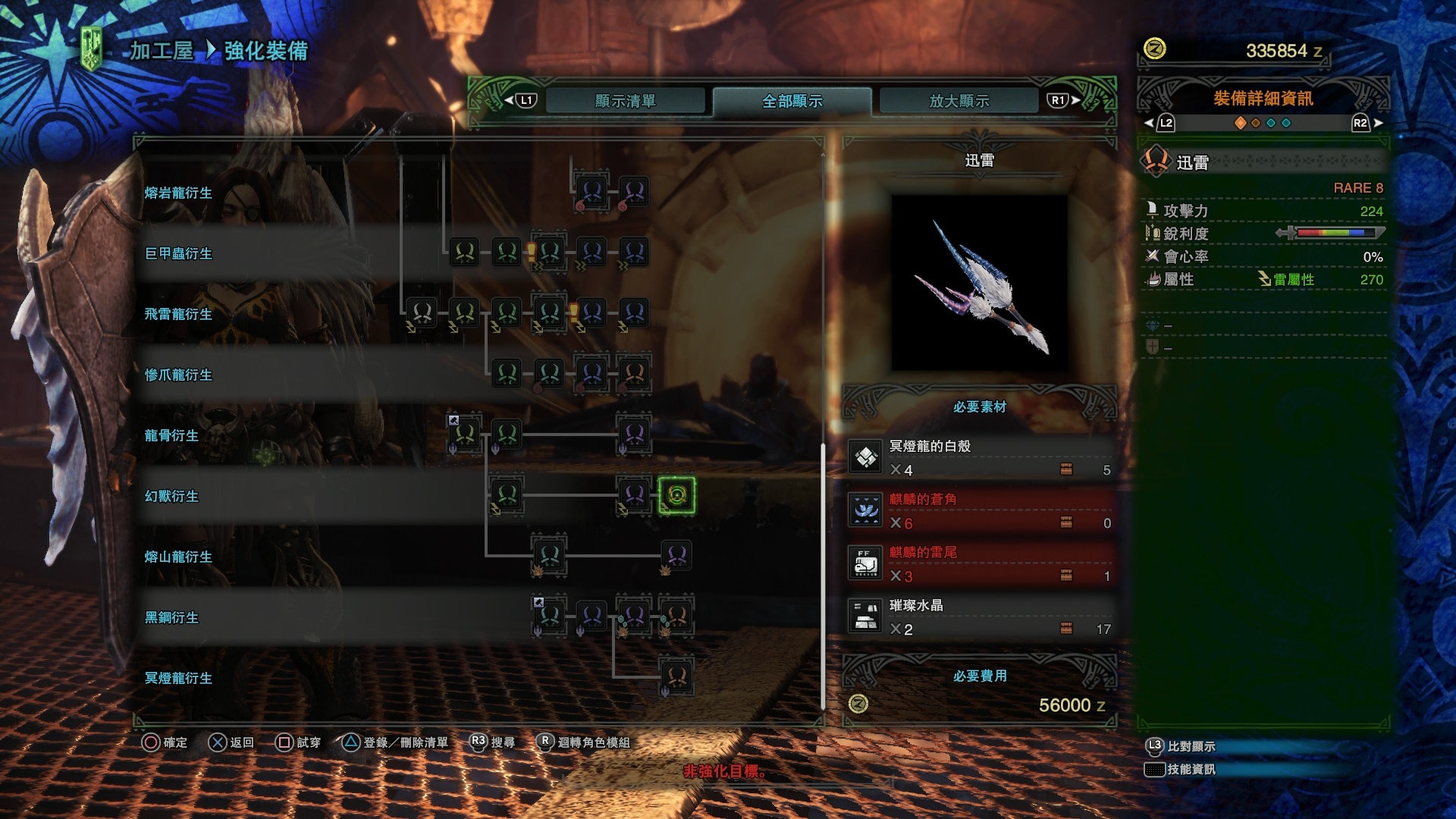The height and width of the screenshot is (819, 1456).
Task: Open the 放大顯示 tab
Action: pos(959,101)
